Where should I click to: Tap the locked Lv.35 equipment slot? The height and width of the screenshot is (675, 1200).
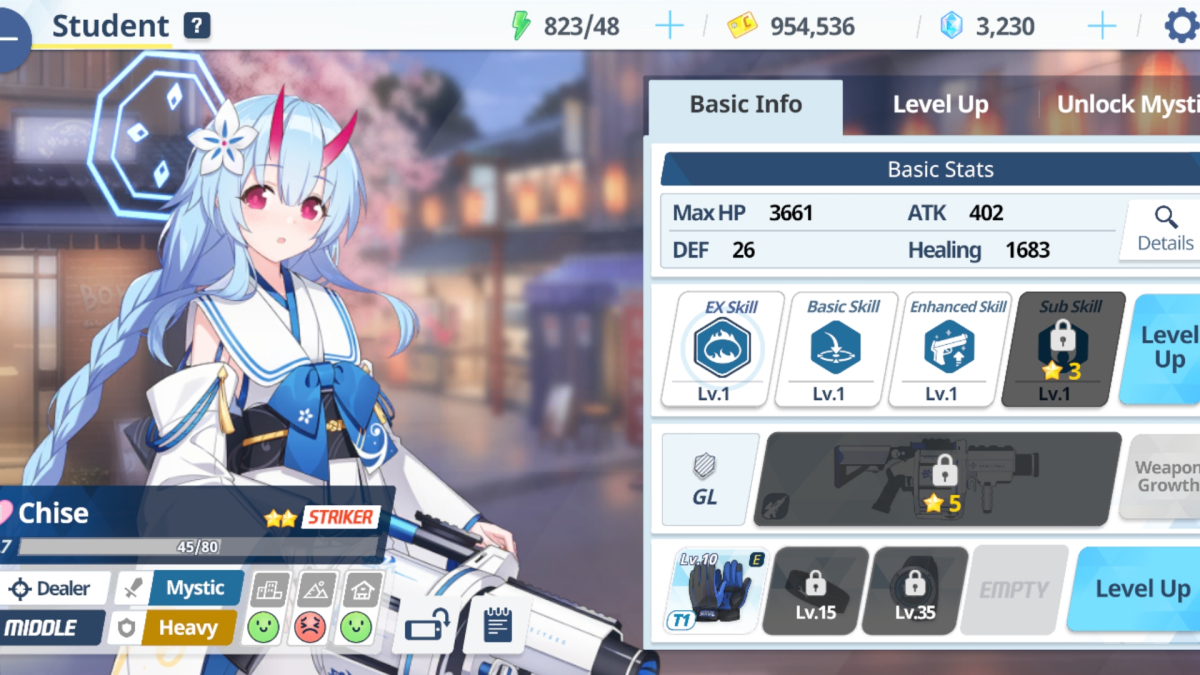914,590
